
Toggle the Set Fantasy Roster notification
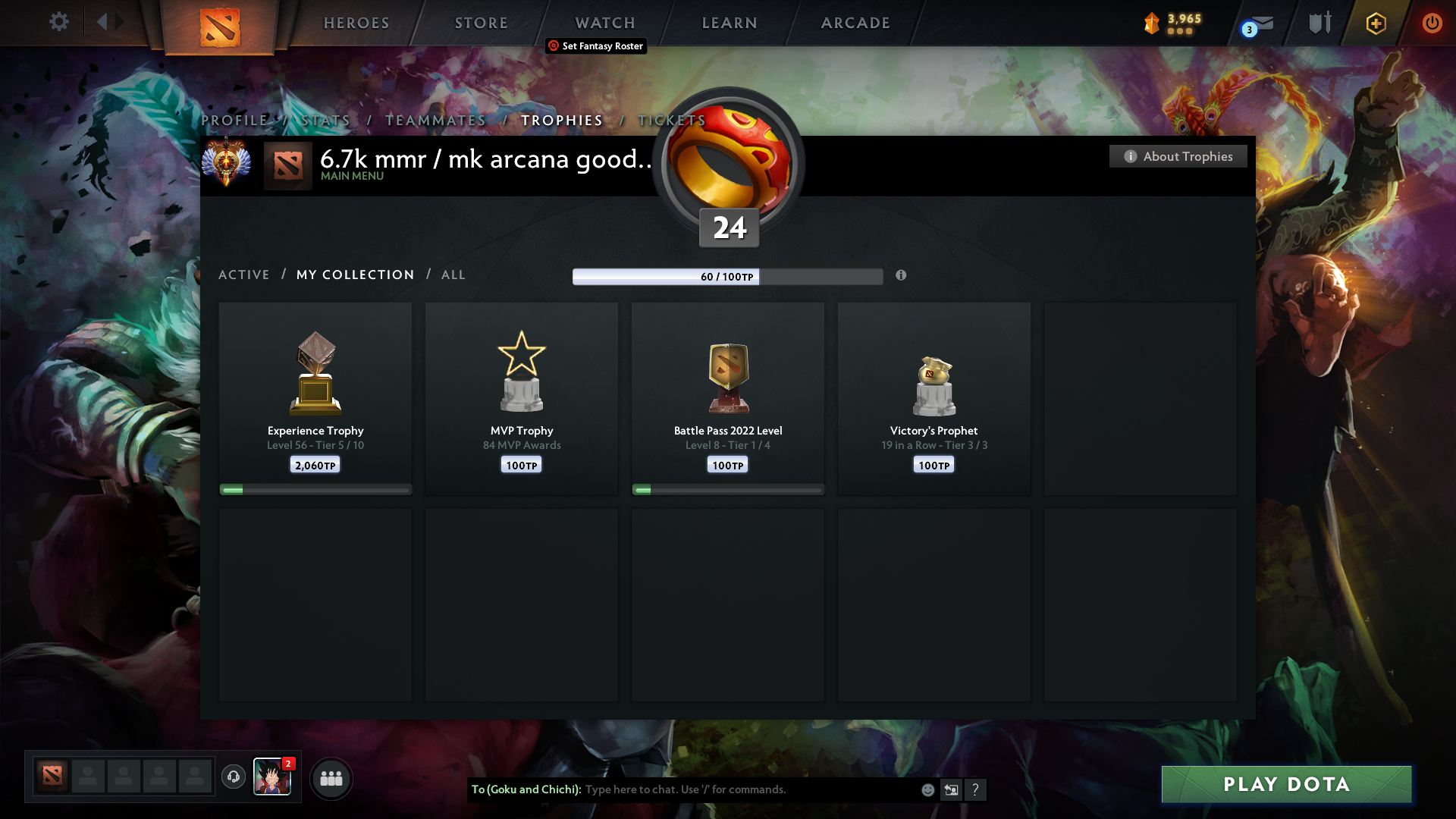[x=596, y=46]
